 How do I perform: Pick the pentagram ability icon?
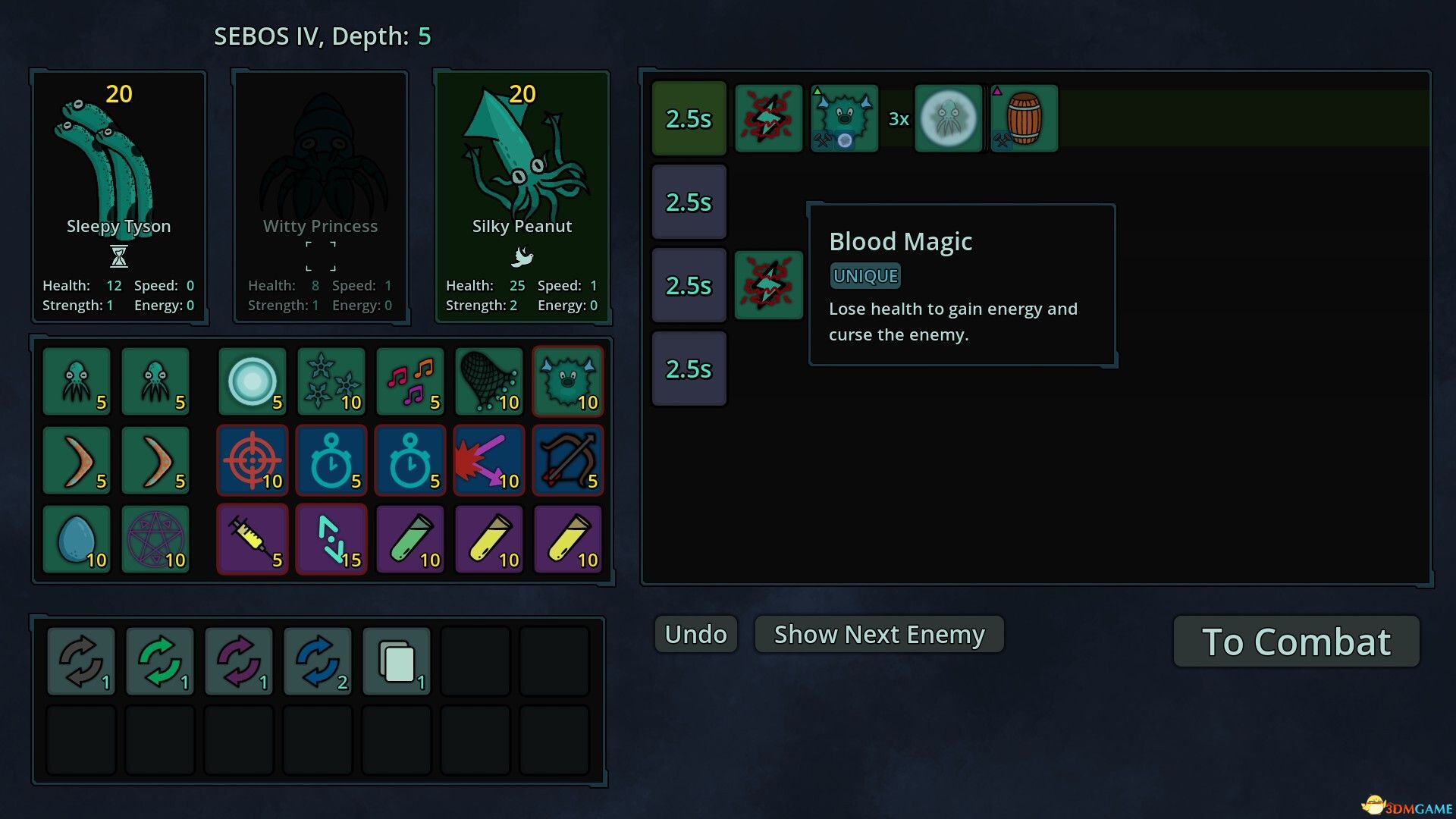click(x=155, y=539)
